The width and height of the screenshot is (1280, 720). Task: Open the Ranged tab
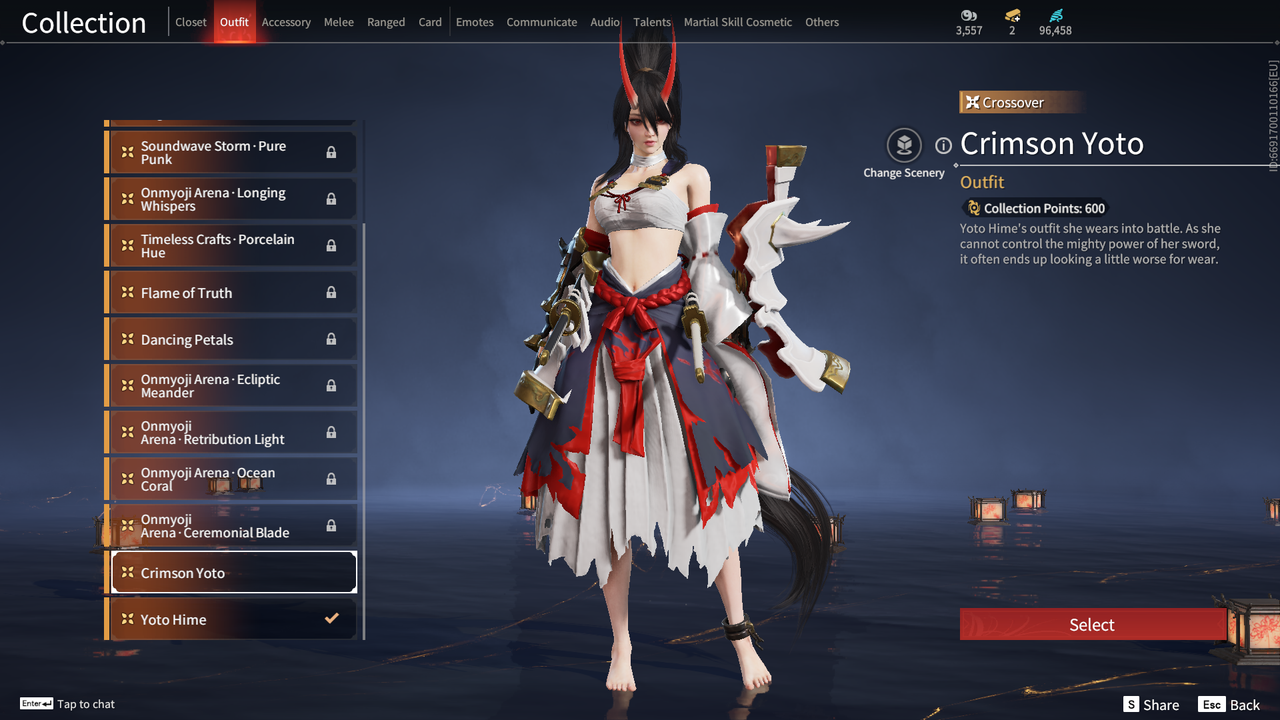tap(386, 22)
